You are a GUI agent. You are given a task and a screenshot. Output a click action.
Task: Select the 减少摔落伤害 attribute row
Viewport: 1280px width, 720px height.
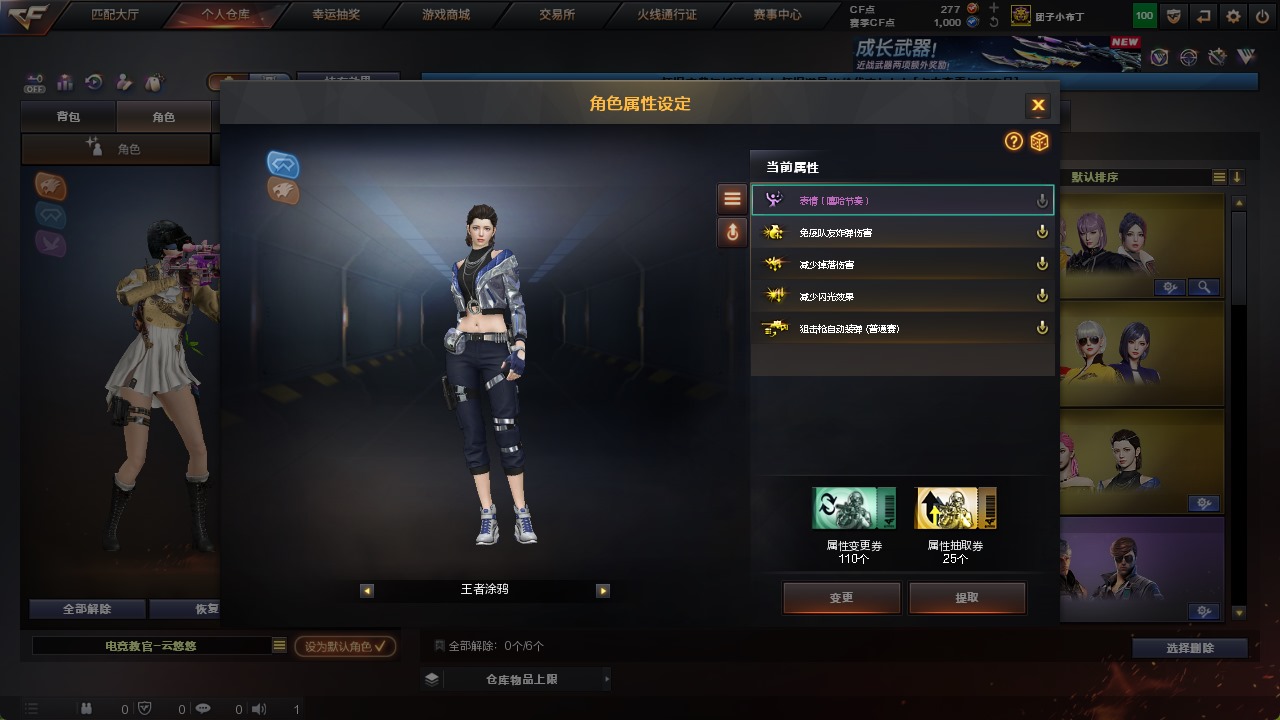(902, 265)
